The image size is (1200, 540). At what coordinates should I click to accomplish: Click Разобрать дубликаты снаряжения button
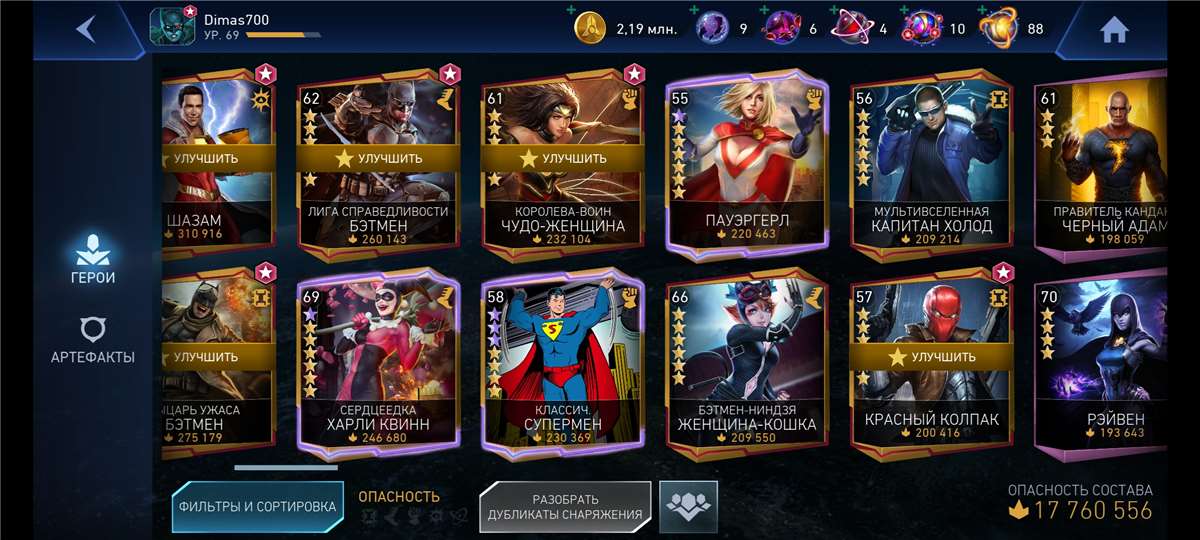point(565,507)
